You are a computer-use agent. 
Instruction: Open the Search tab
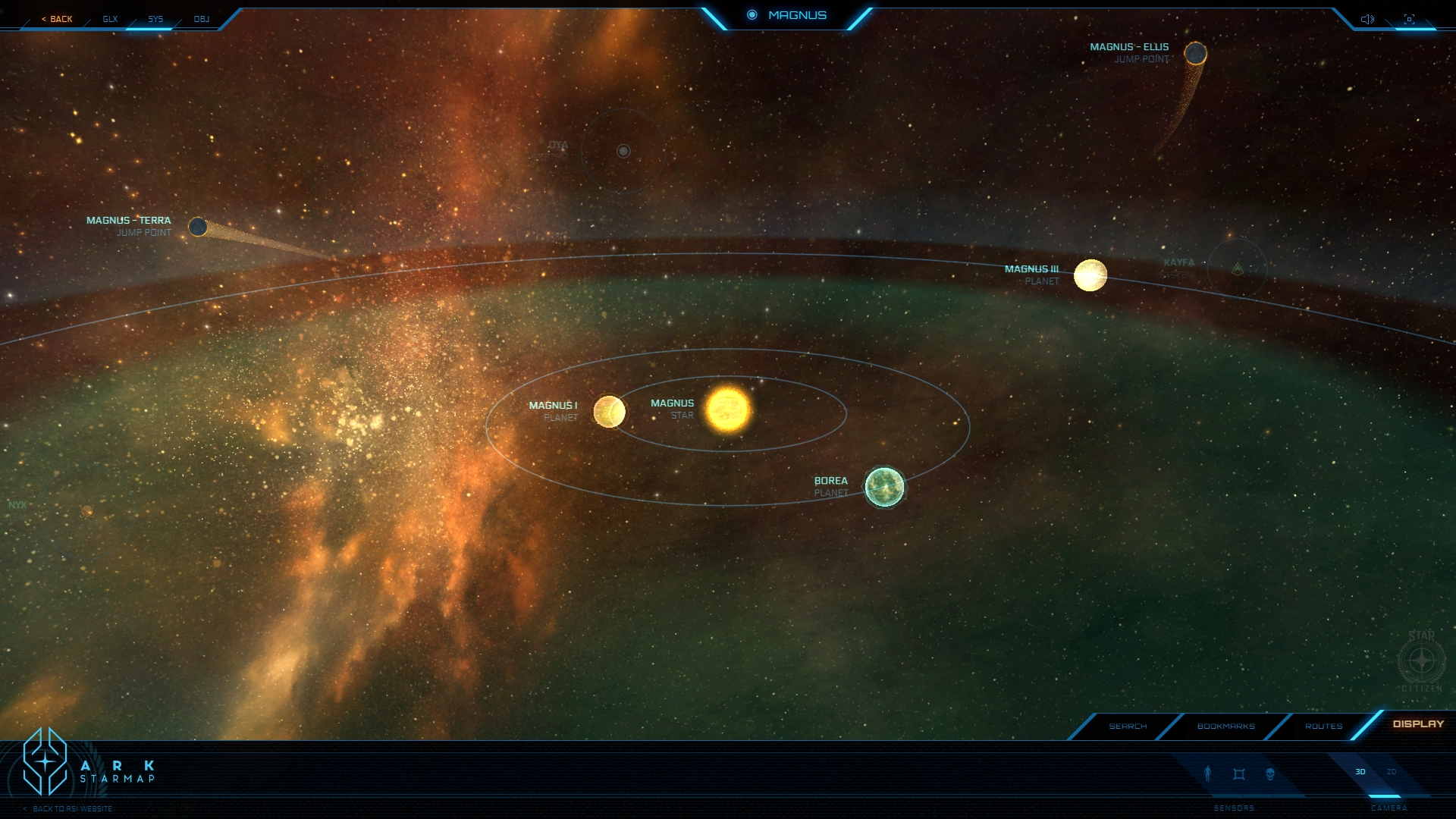click(1128, 726)
